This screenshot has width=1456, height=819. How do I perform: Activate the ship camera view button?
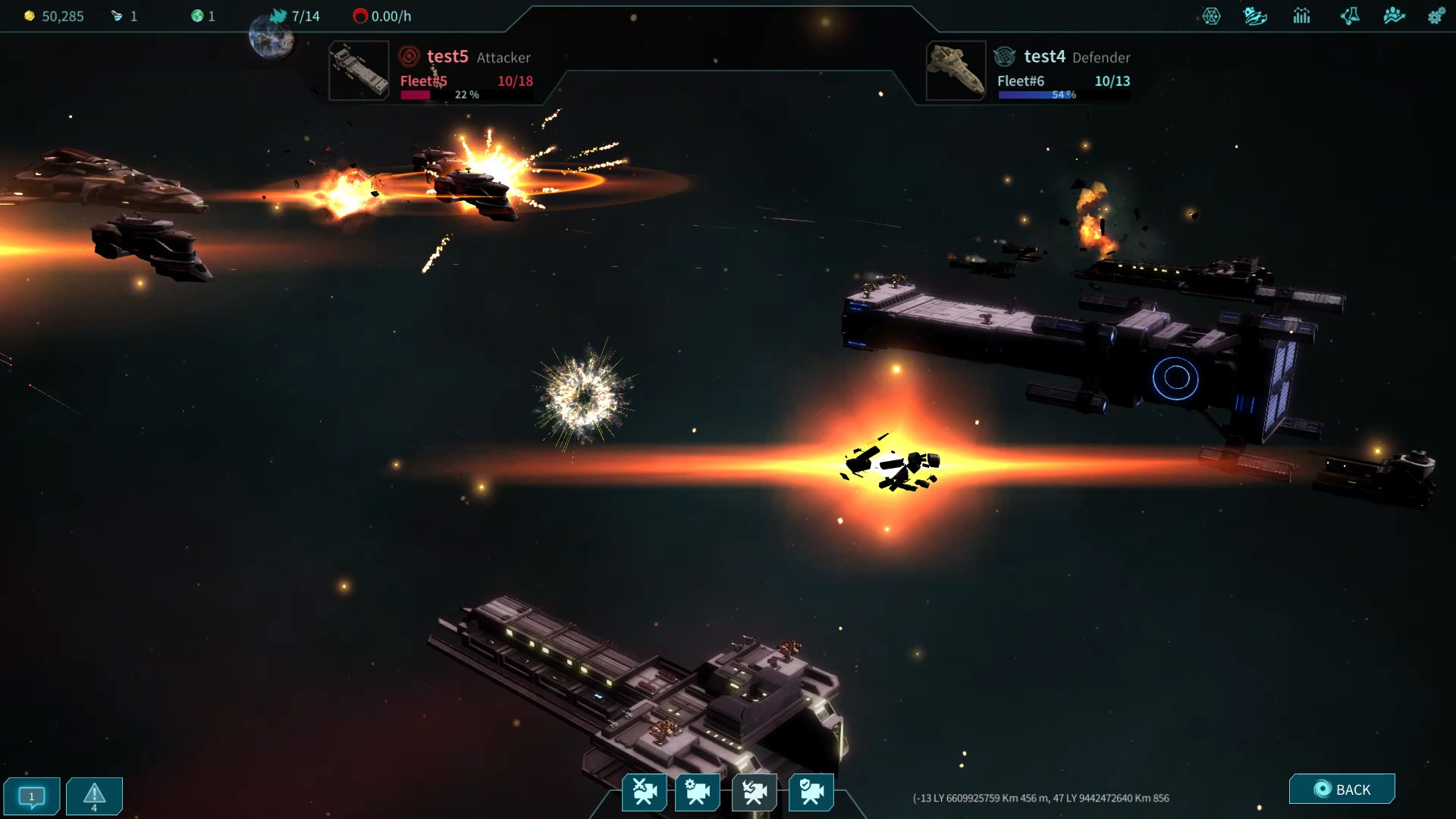pyautogui.click(x=755, y=792)
